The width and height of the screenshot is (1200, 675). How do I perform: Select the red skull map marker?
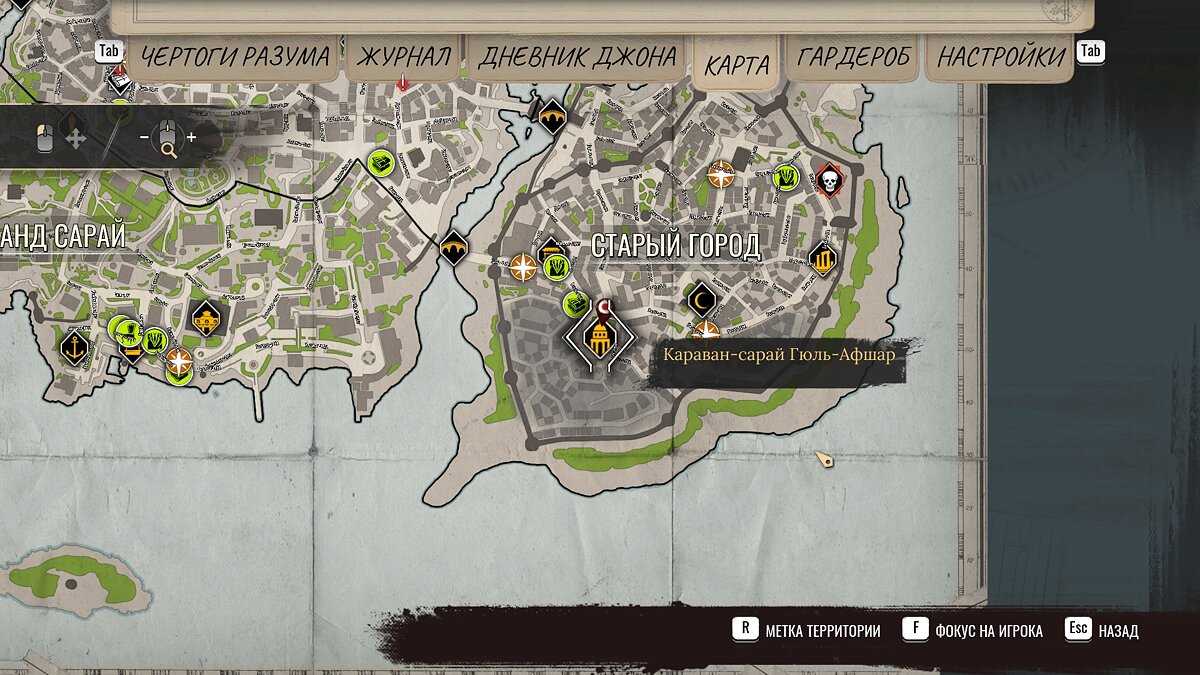[x=828, y=180]
